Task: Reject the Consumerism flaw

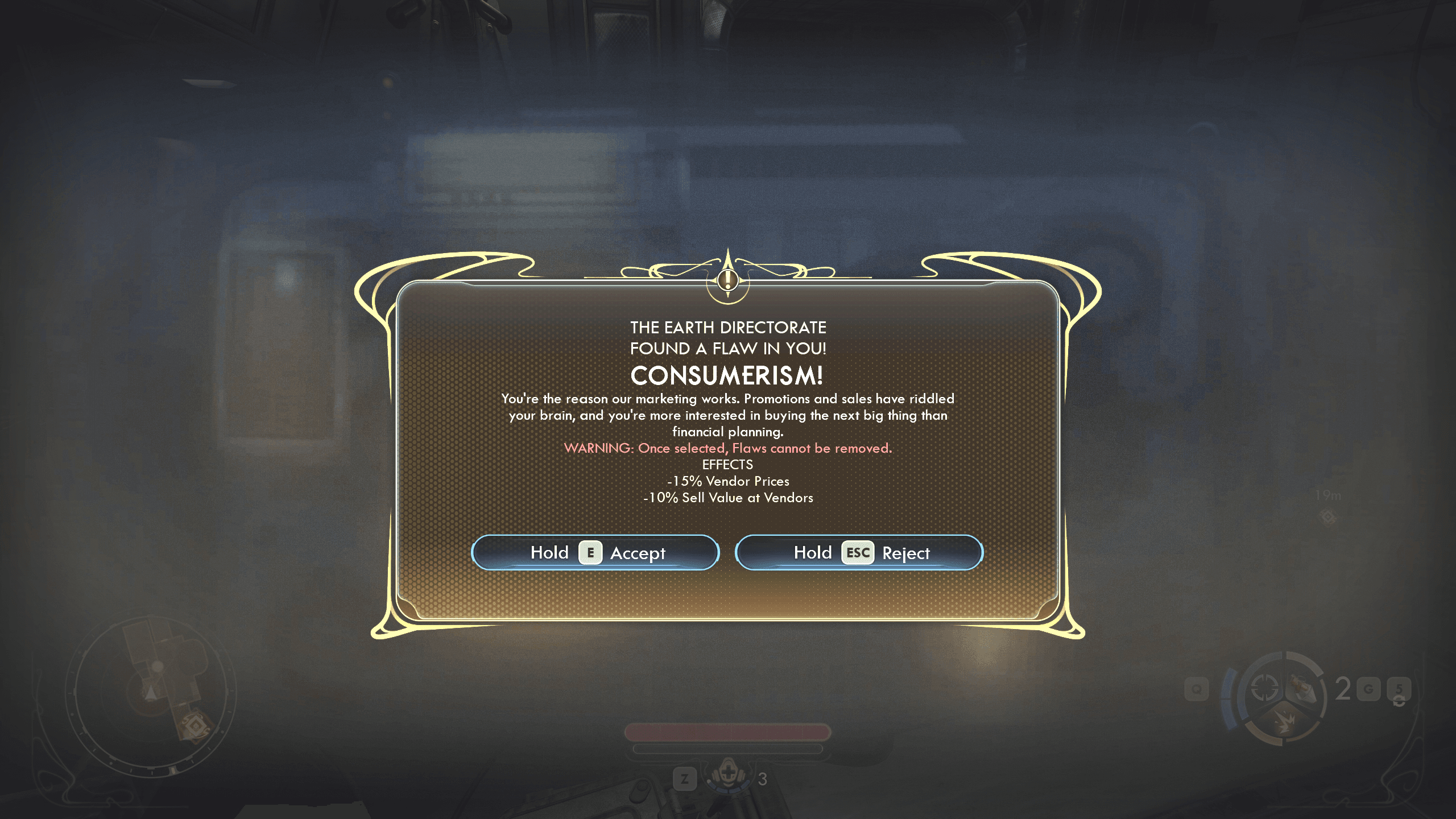Action: pyautogui.click(x=859, y=552)
